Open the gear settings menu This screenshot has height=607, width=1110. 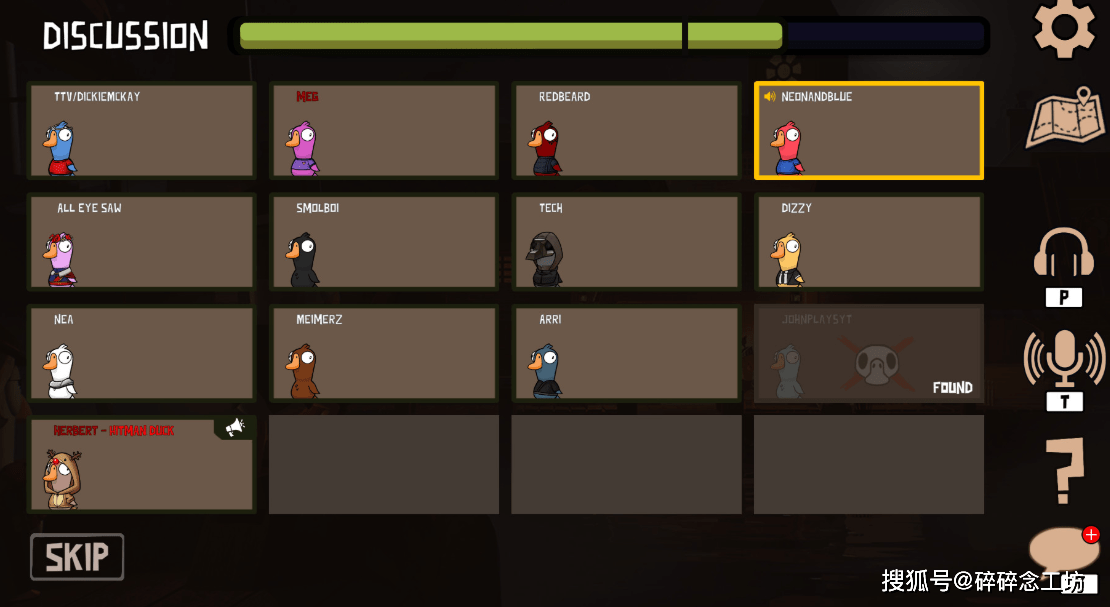click(x=1064, y=27)
